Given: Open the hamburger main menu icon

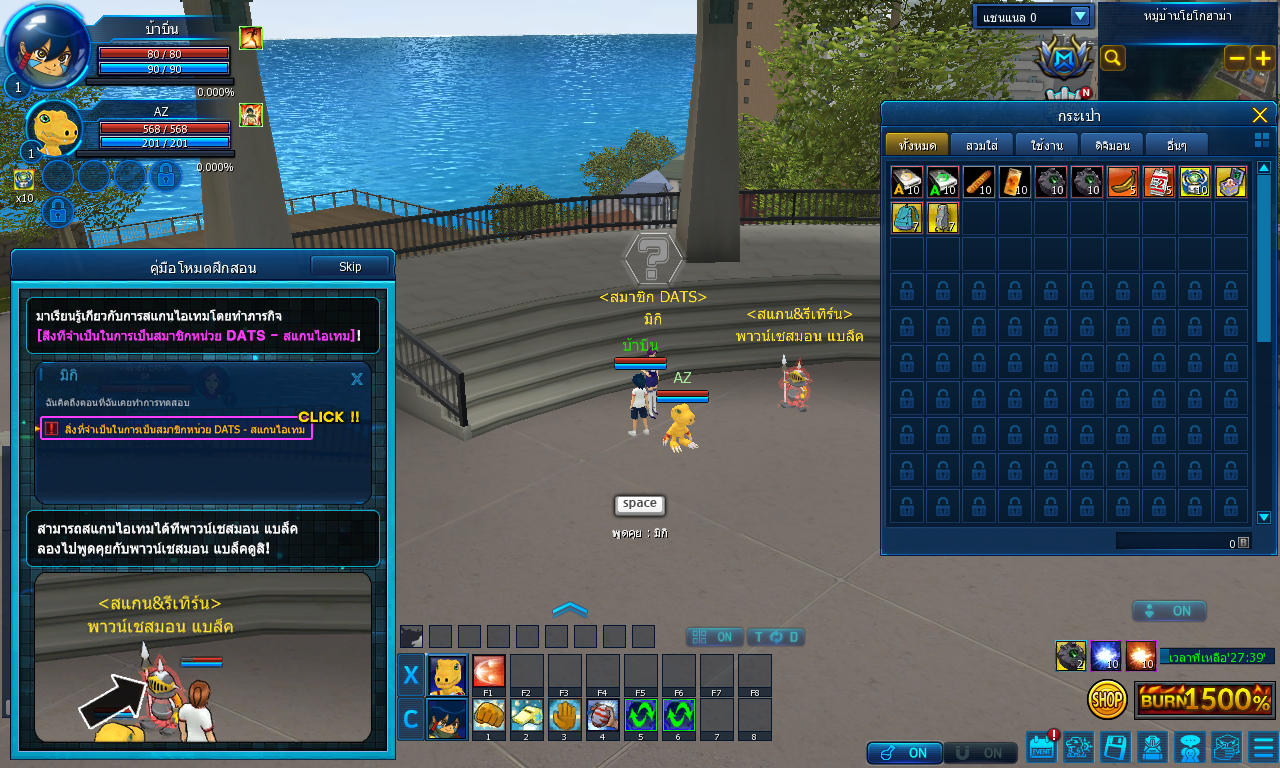Looking at the screenshot, I should (1263, 747).
